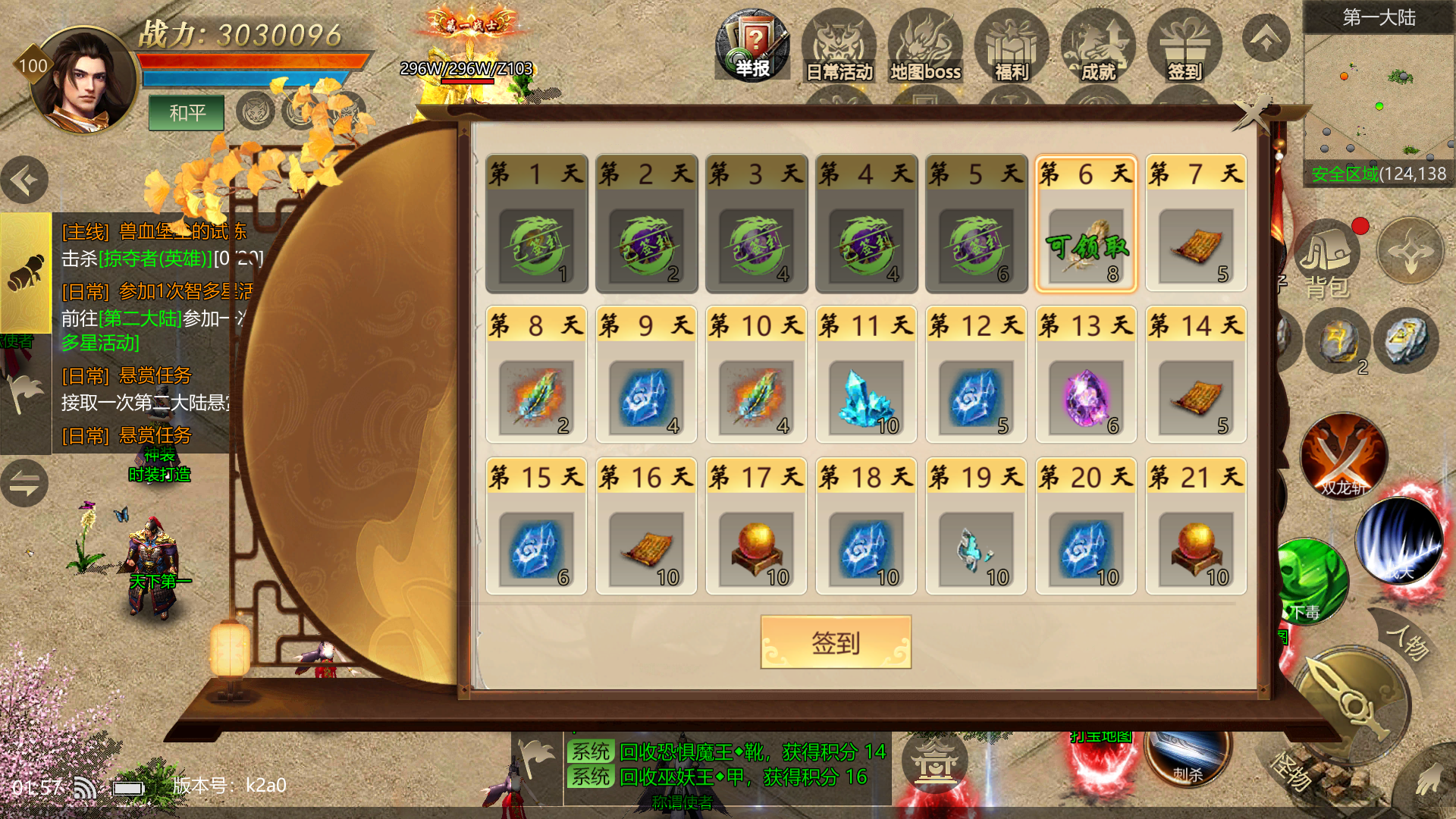Open 日常活动 daily activities
1456x819 pixels.
pyautogui.click(x=839, y=47)
